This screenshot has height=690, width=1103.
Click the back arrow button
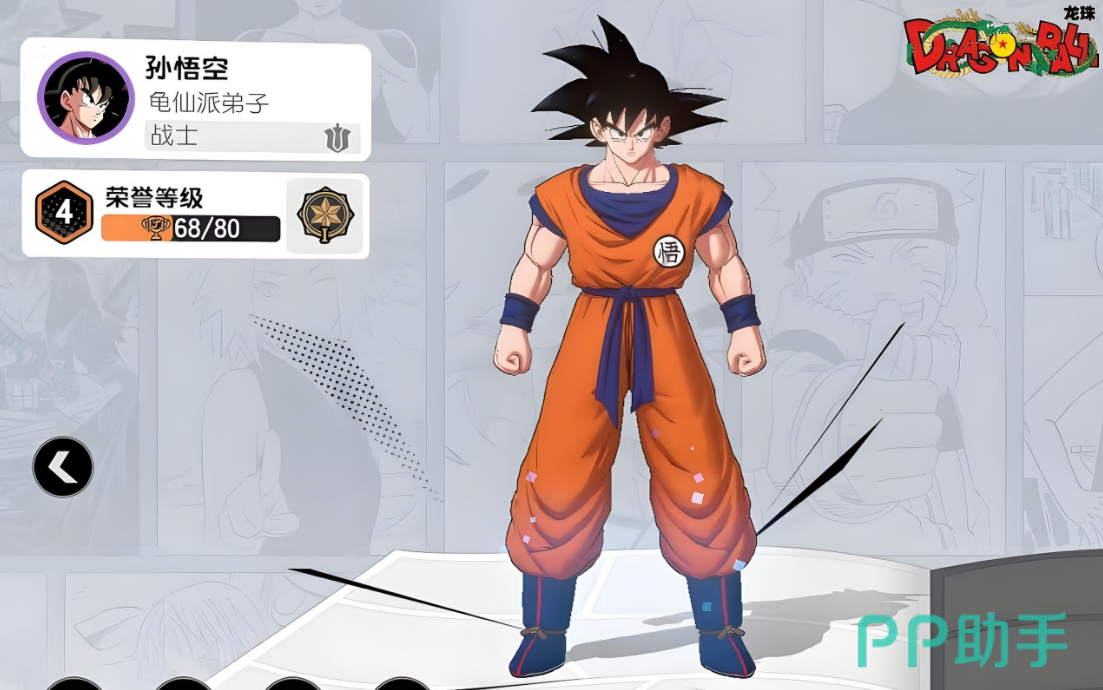pyautogui.click(x=63, y=467)
